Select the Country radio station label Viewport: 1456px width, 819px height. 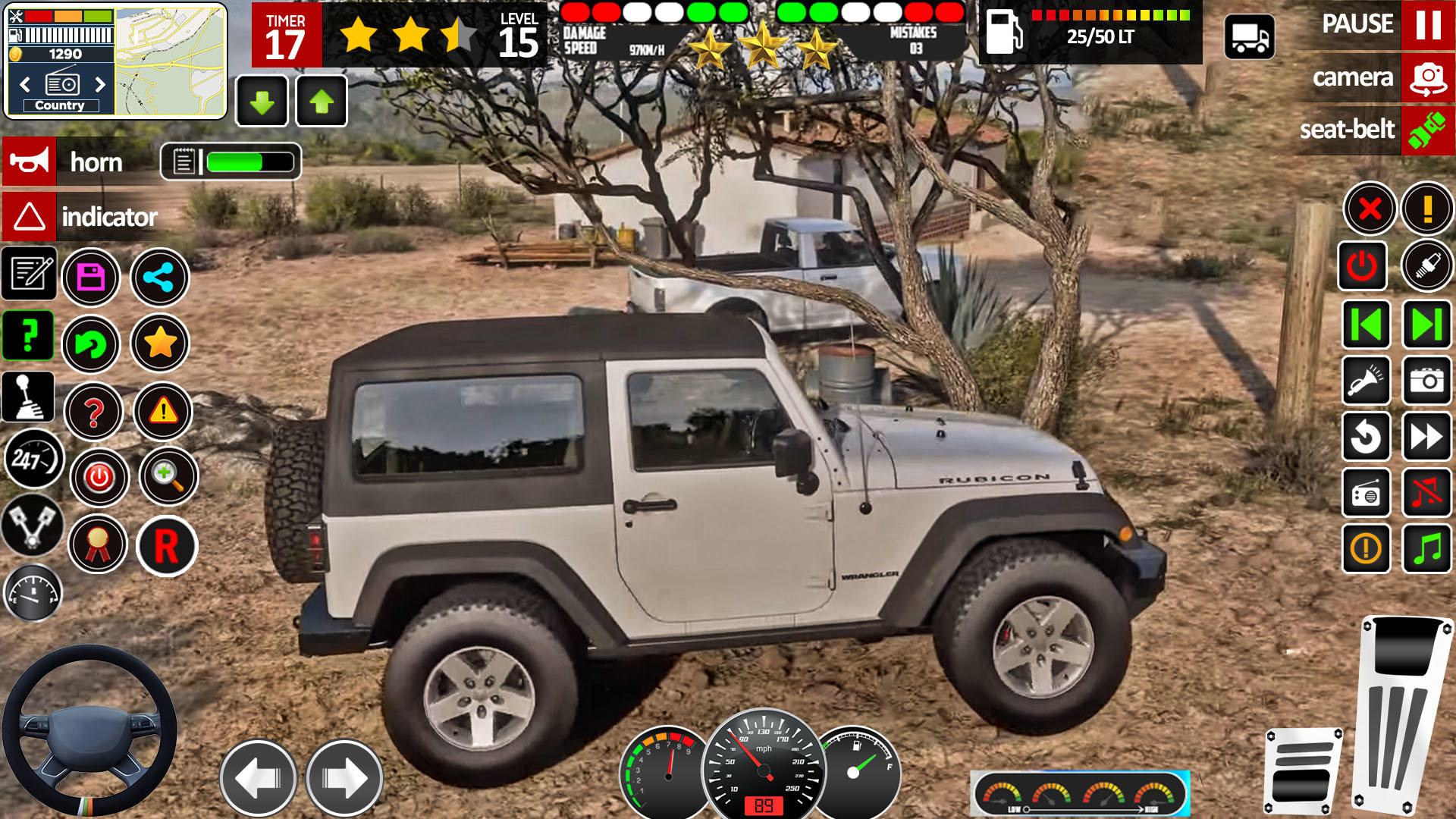click(60, 105)
